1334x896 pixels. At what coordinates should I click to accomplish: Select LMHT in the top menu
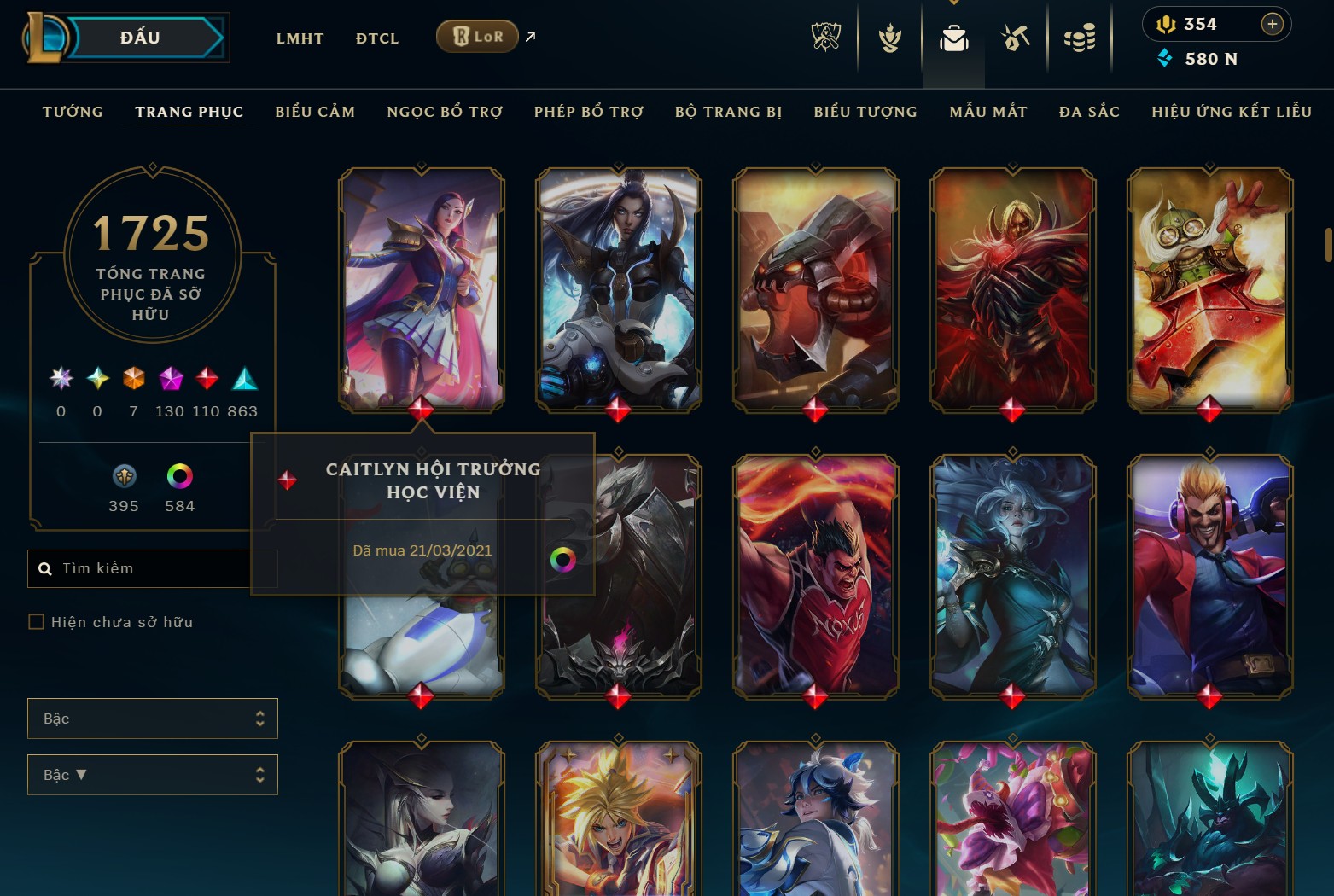(300, 38)
